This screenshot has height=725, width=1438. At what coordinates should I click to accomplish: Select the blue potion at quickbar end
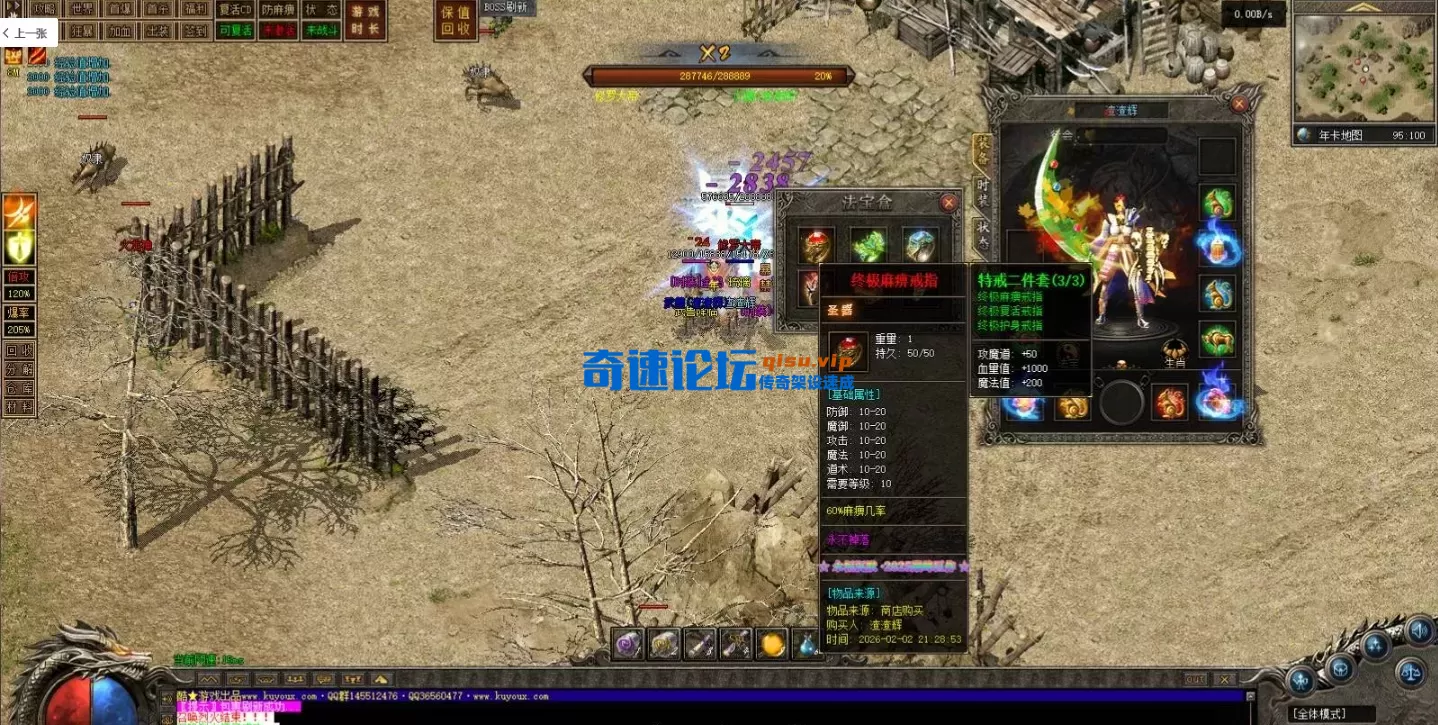click(x=807, y=645)
